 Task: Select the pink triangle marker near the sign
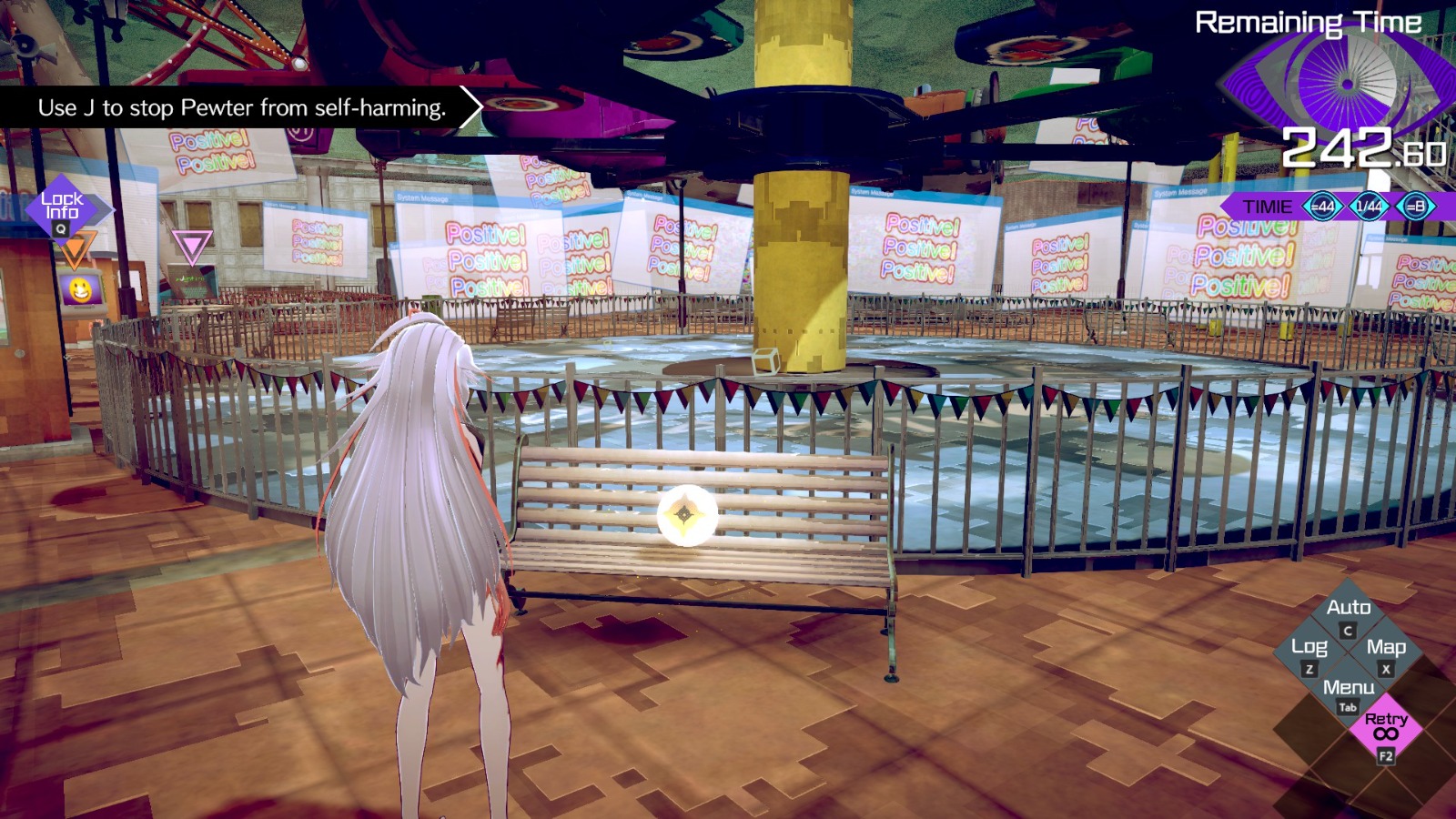[194, 242]
